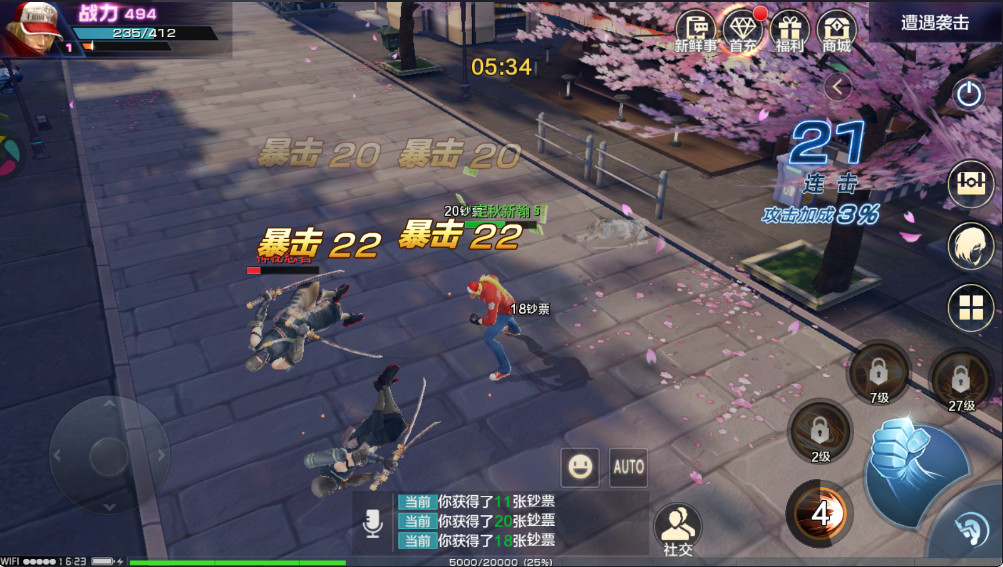Collapse the top icon row with the arrow
The height and width of the screenshot is (567, 1003).
click(x=838, y=87)
